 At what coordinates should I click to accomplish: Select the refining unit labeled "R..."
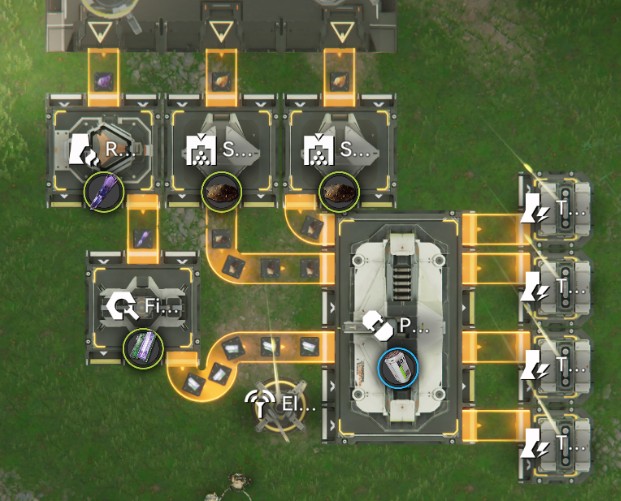(102, 151)
